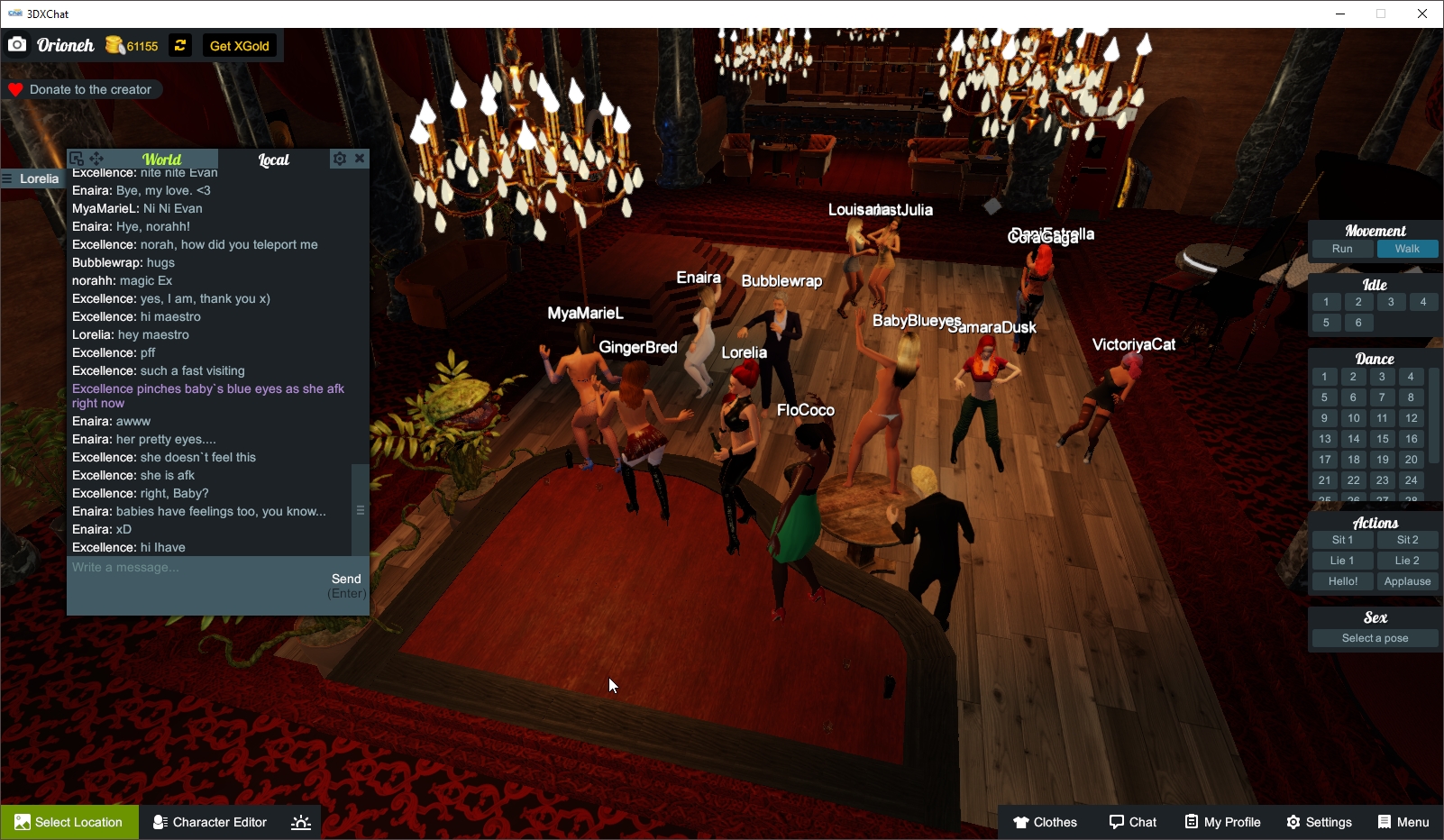The width and height of the screenshot is (1444, 840).
Task: Open the chat window settings gear
Action: 338,158
